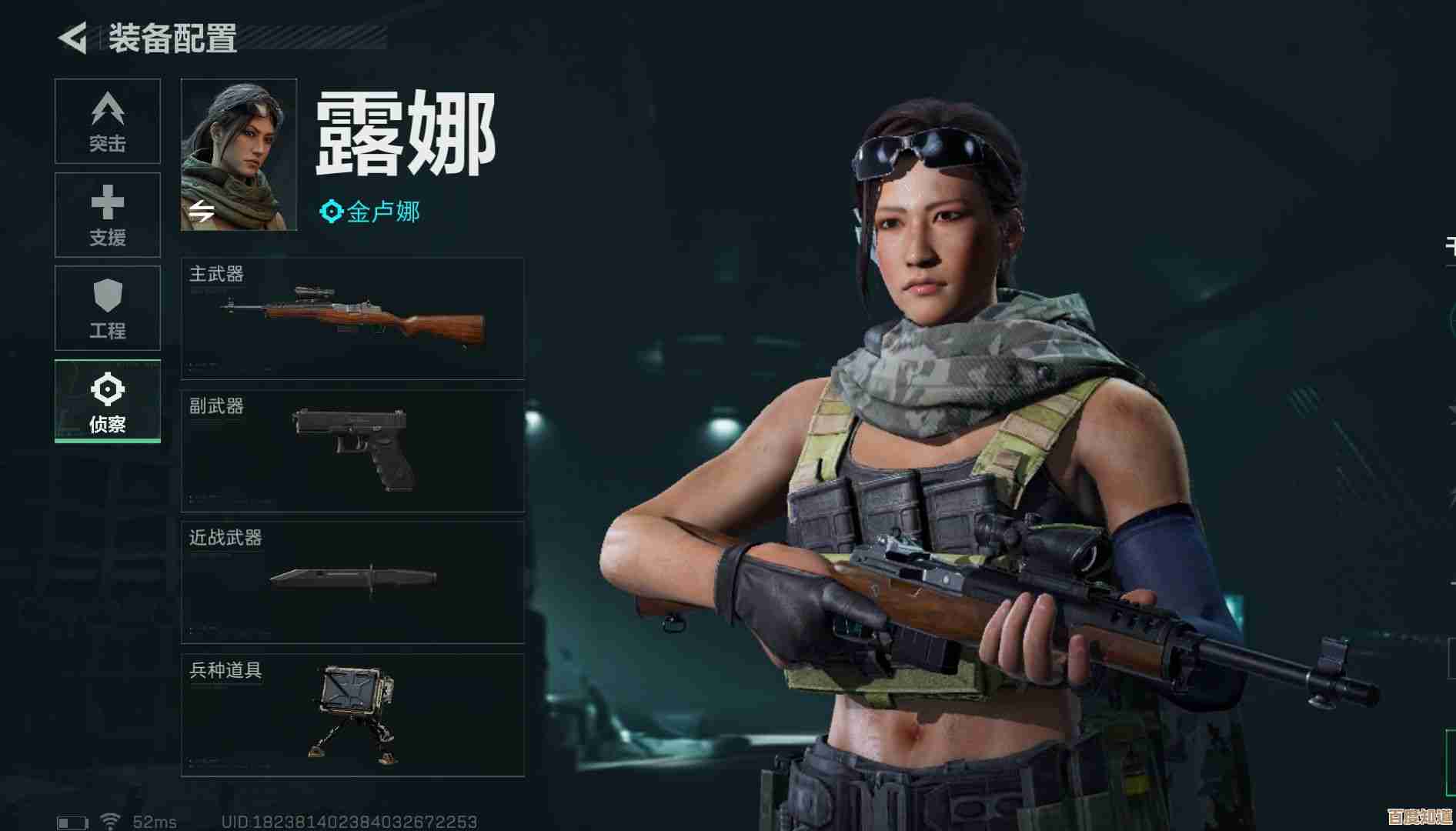
Task: Select the 支援 support class plus icon
Action: tap(107, 204)
